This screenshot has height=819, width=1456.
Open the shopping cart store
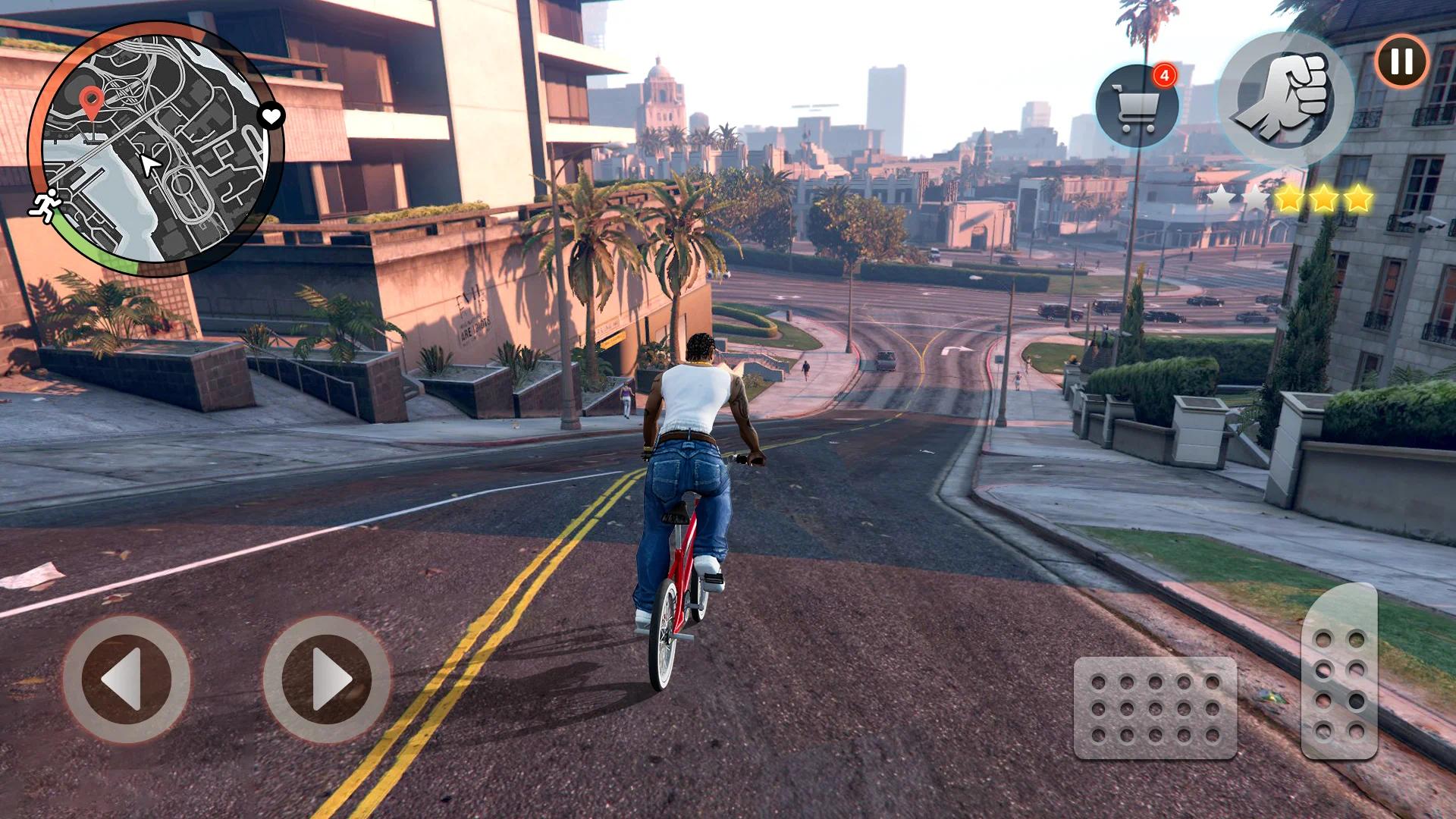pyautogui.click(x=1137, y=107)
